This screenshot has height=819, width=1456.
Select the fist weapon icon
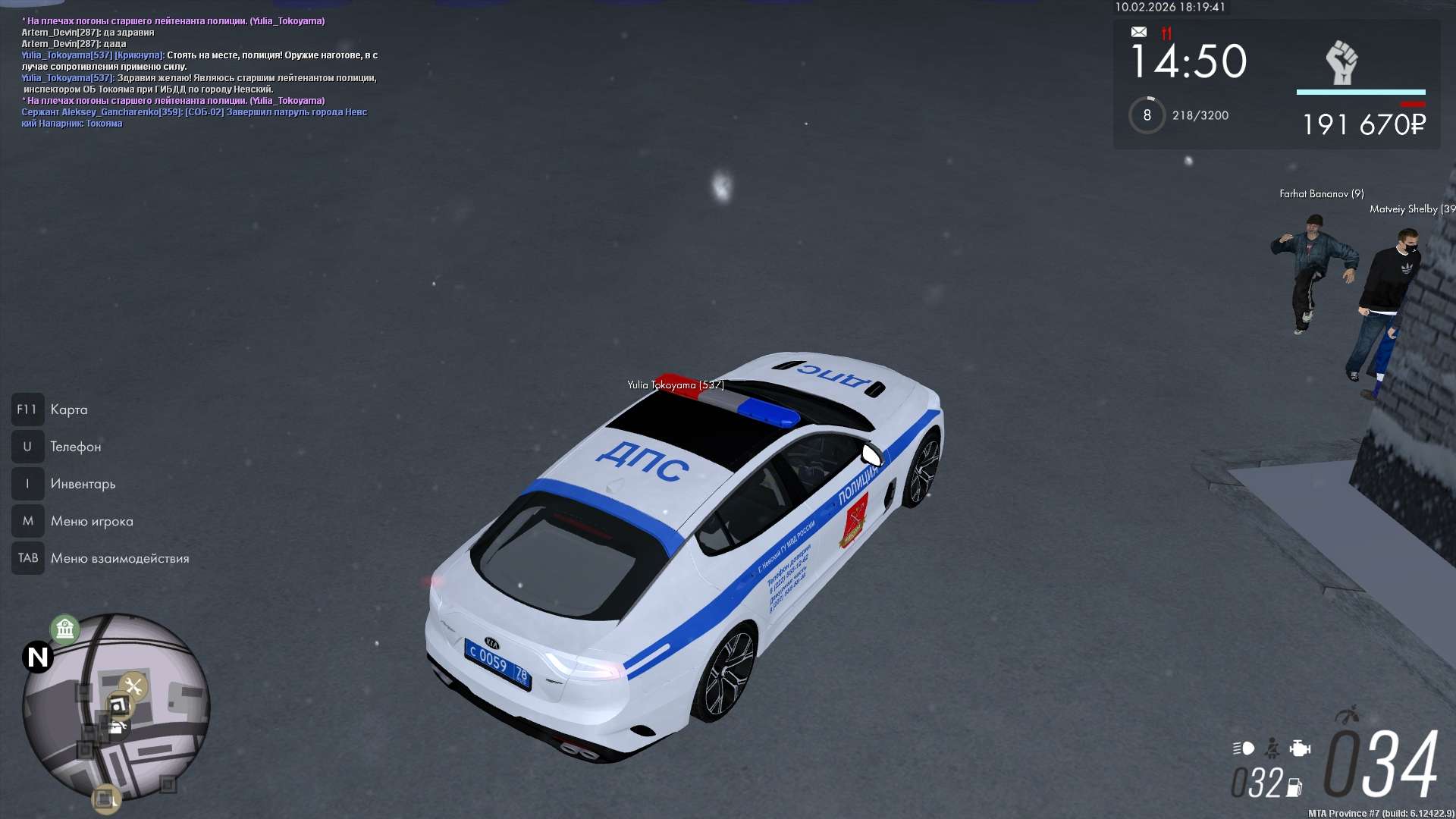(x=1341, y=62)
